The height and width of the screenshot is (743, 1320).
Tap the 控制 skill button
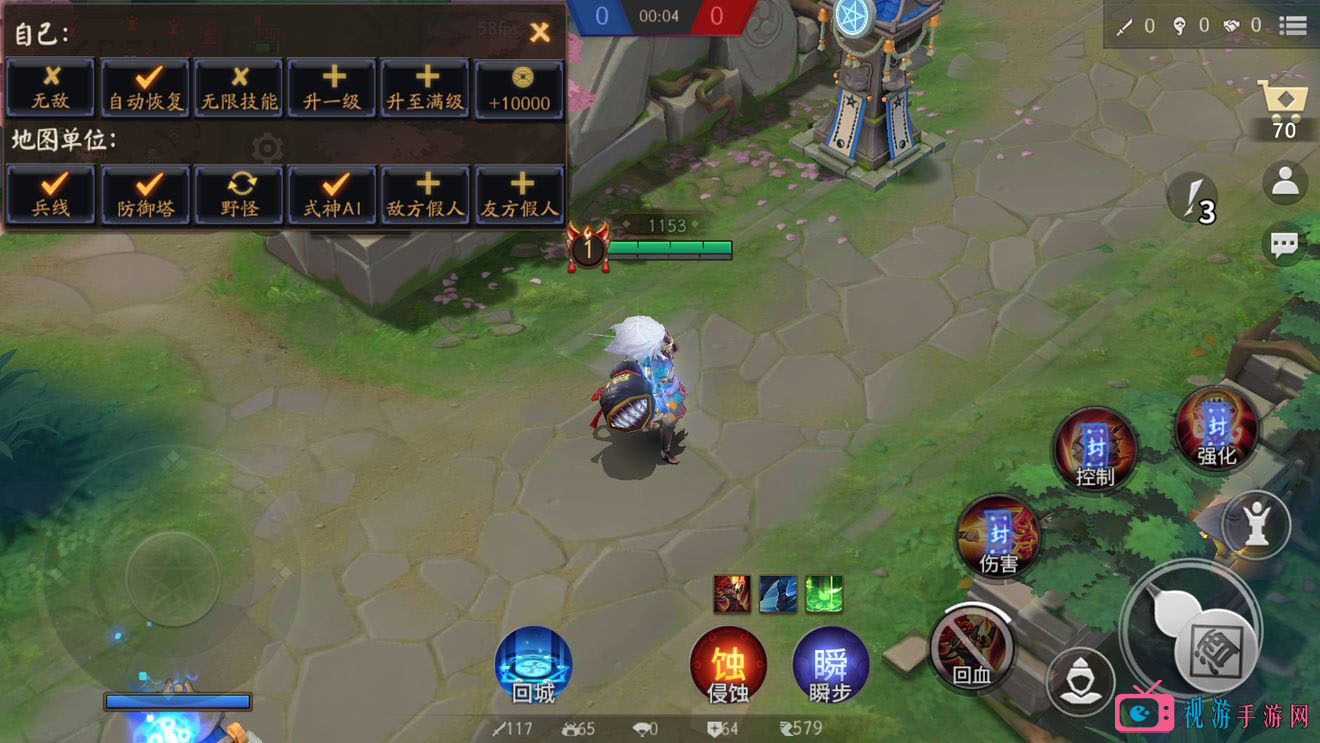[1095, 450]
